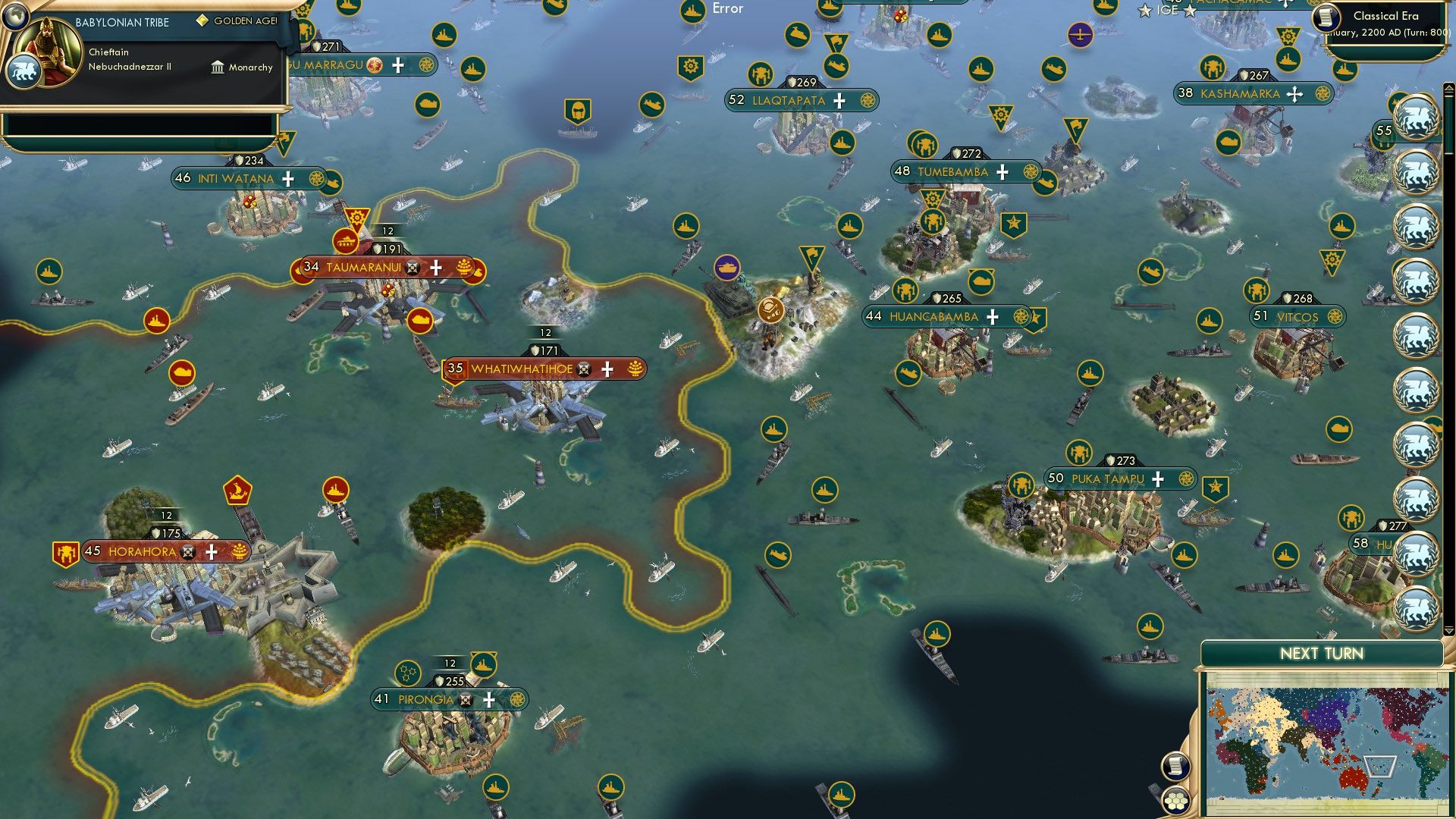This screenshot has width=1456, height=819.
Task: Click the growth plus icon on Puka Tampu banner
Action: pos(1158,479)
